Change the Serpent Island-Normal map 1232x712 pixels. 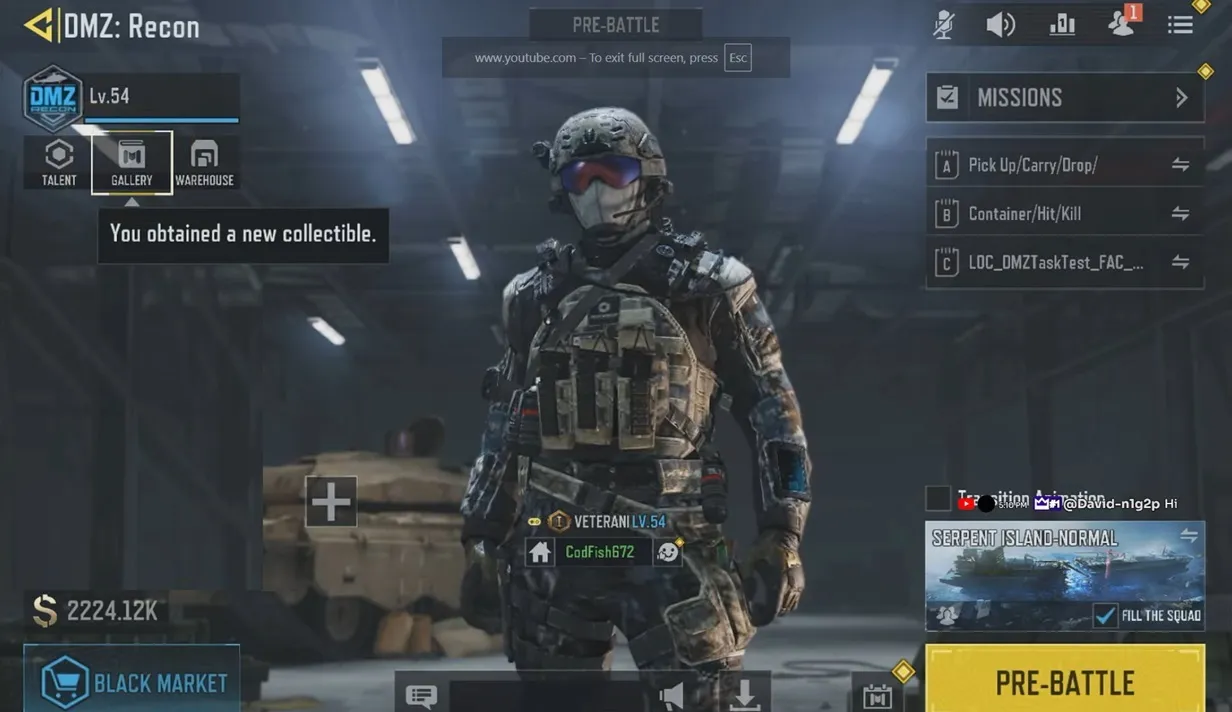click(x=1188, y=537)
